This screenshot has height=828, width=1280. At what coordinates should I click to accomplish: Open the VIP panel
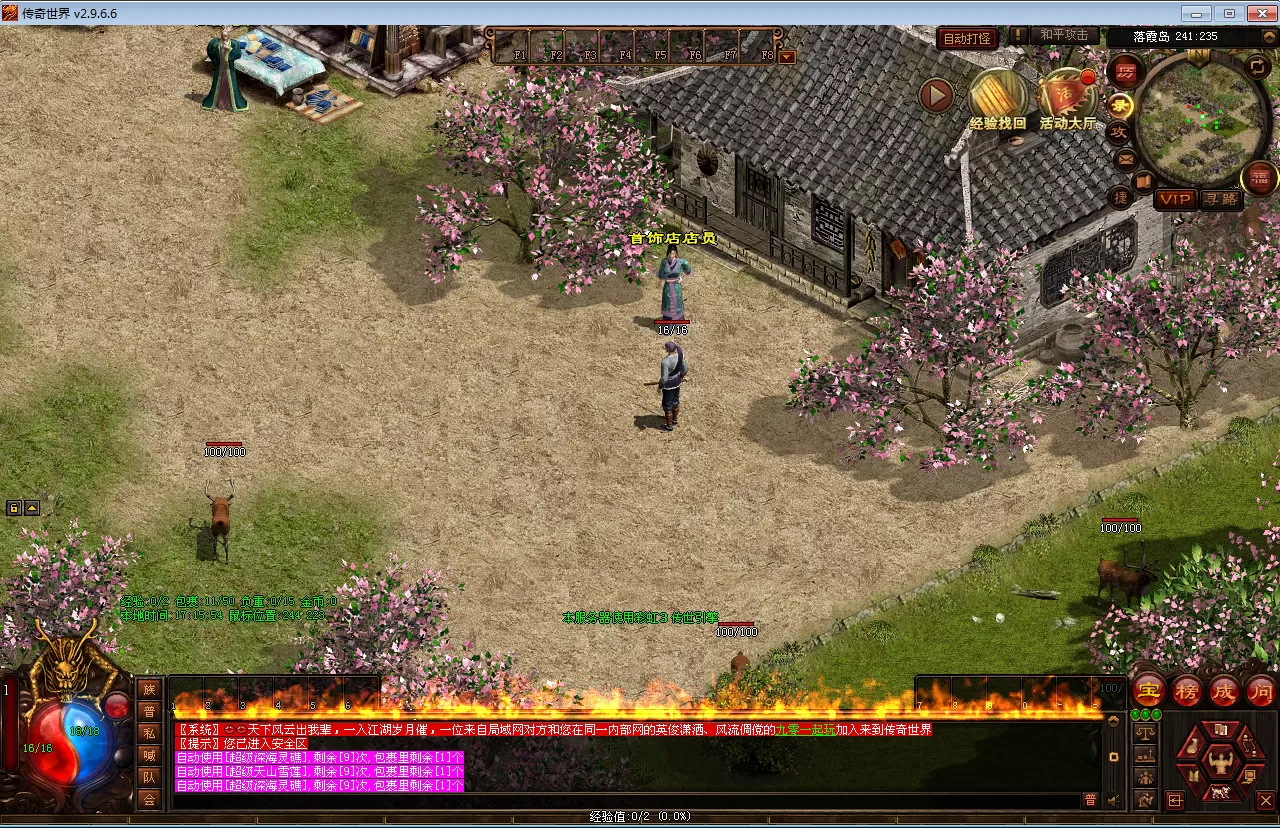pos(1176,199)
